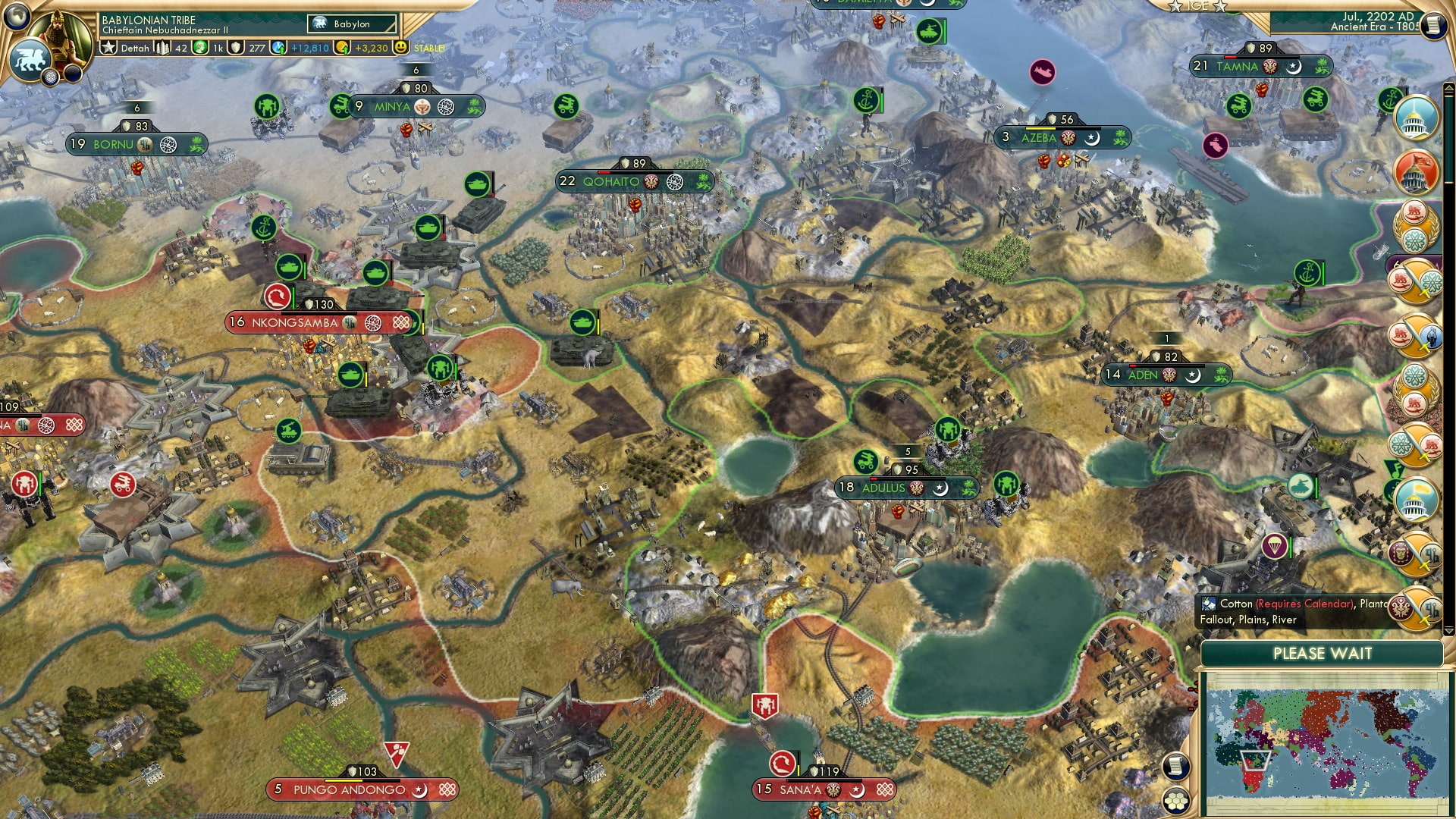This screenshot has height=819, width=1456.
Task: Click the gold coin icon showing +3,230
Action: [x=340, y=49]
